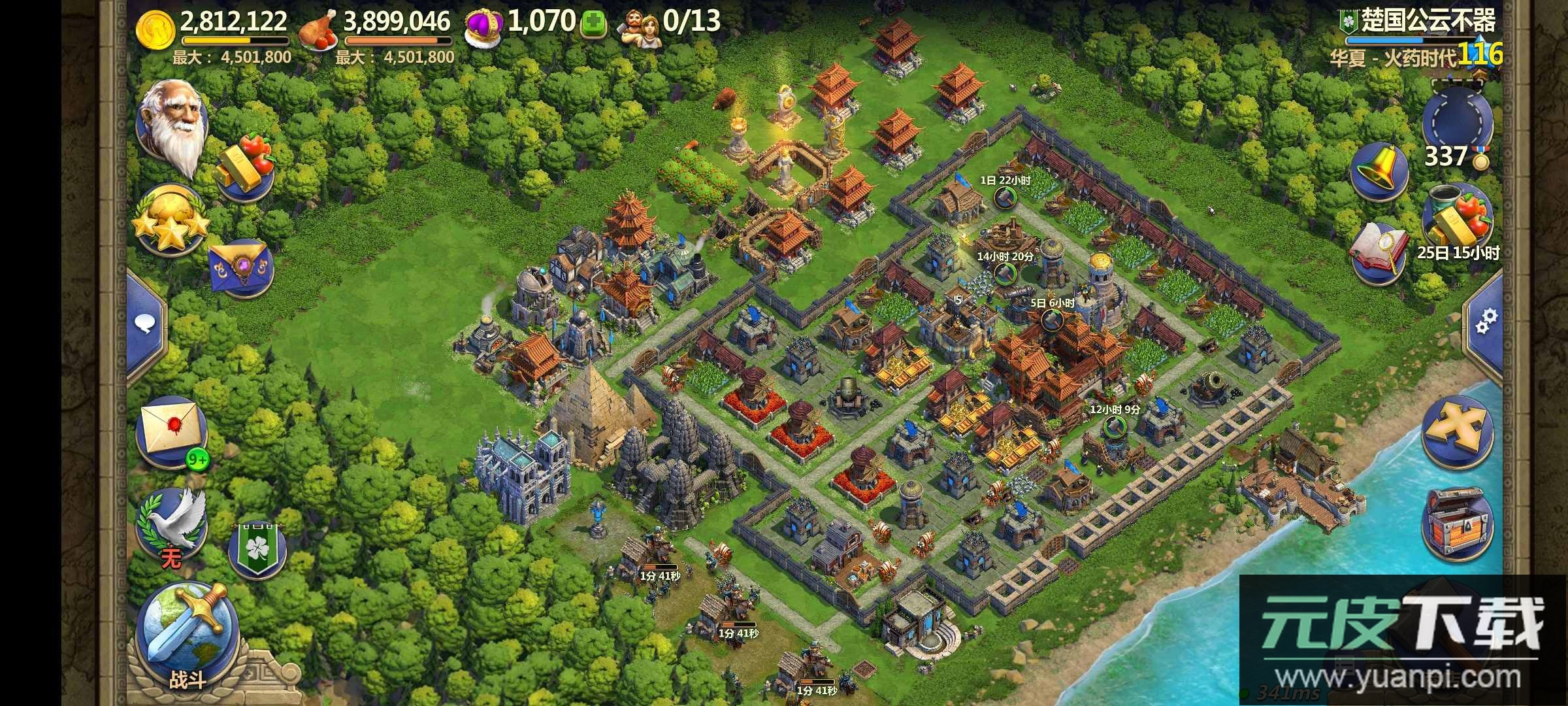Open the purple gem envelope
Screen dimensions: 1568x706
[x=241, y=269]
